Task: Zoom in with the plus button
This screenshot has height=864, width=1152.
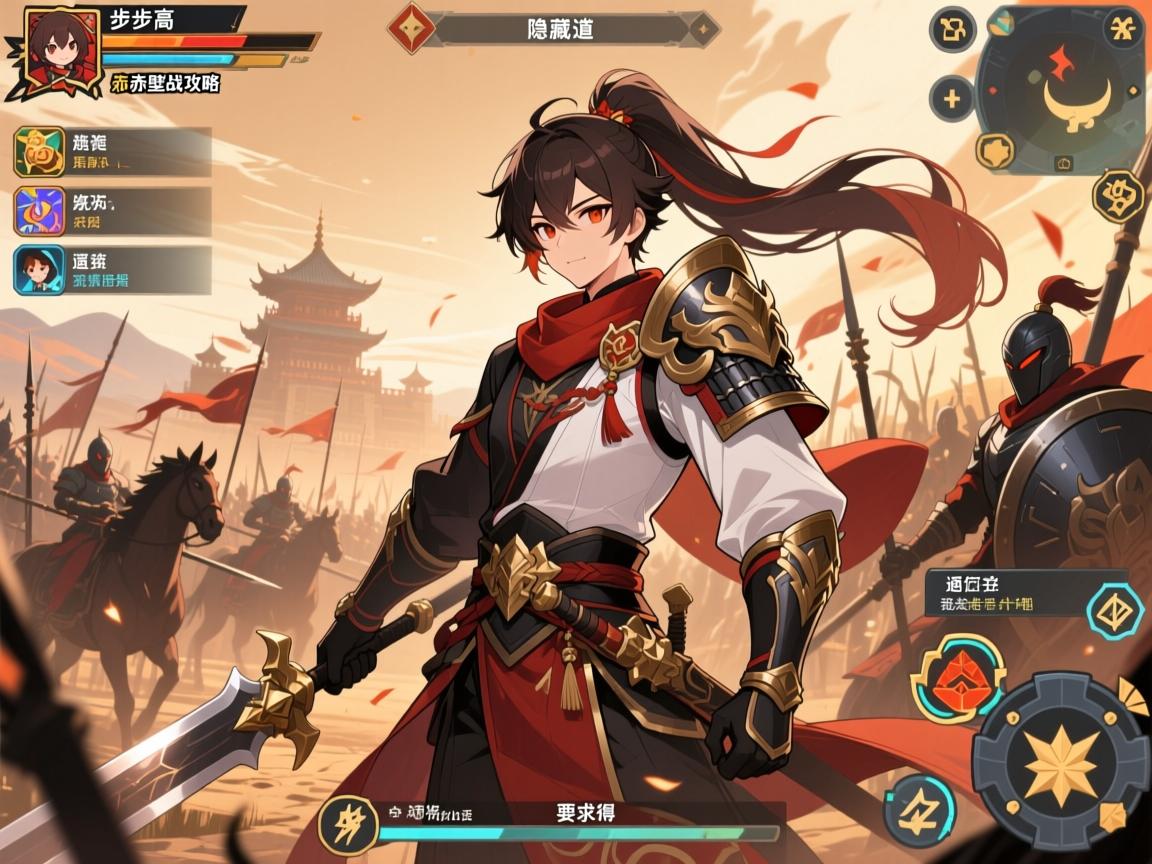Action: [x=952, y=98]
